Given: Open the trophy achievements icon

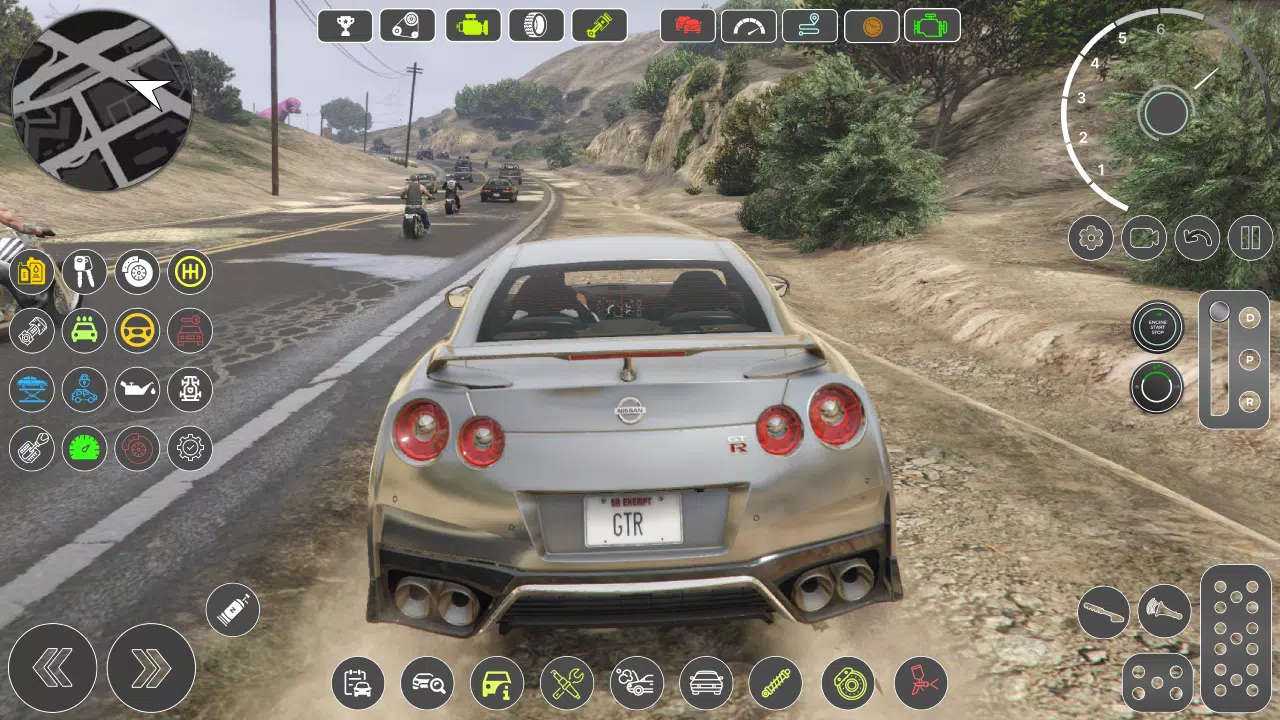Looking at the screenshot, I should [x=345, y=25].
